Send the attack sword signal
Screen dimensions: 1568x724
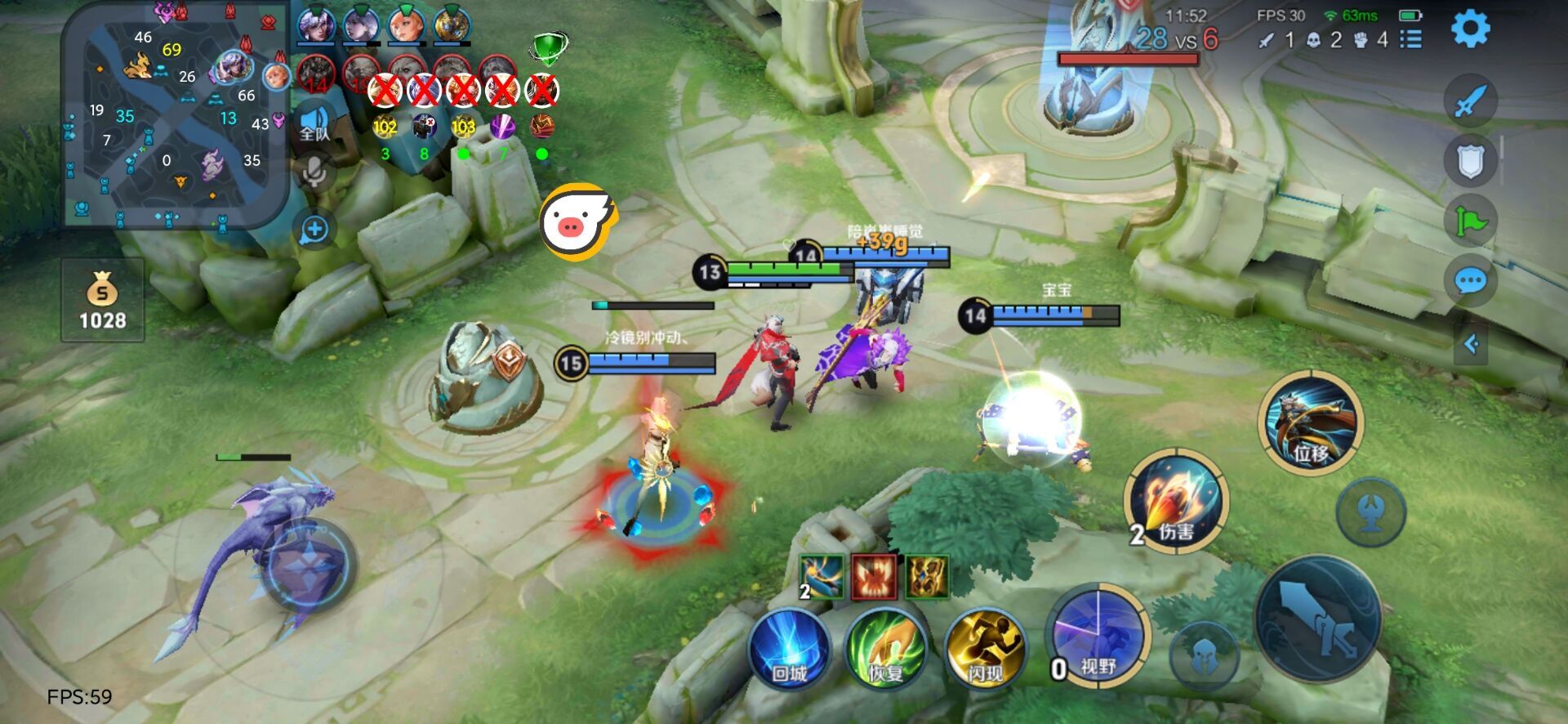click(x=1470, y=101)
